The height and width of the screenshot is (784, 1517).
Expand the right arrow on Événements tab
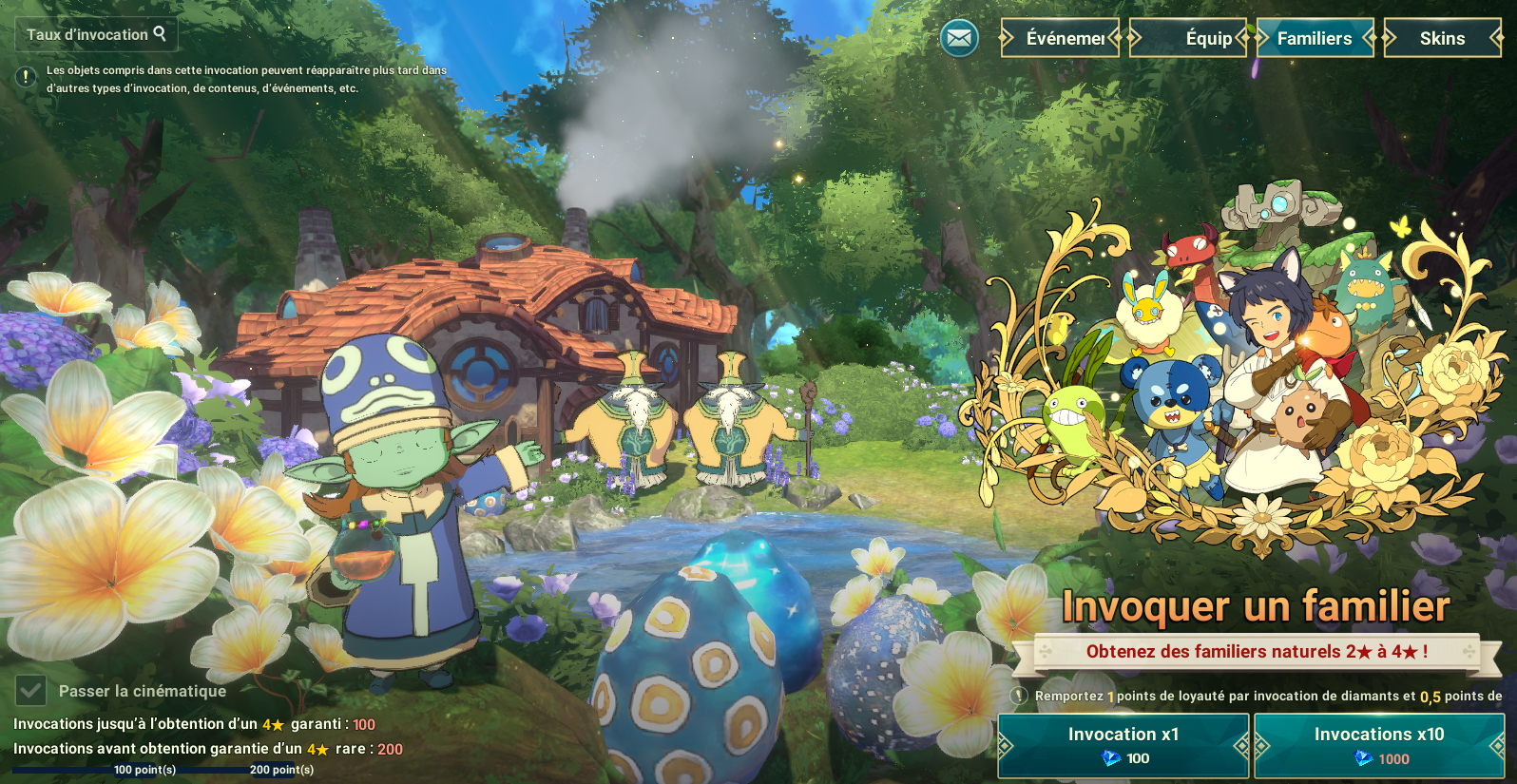coord(1114,38)
